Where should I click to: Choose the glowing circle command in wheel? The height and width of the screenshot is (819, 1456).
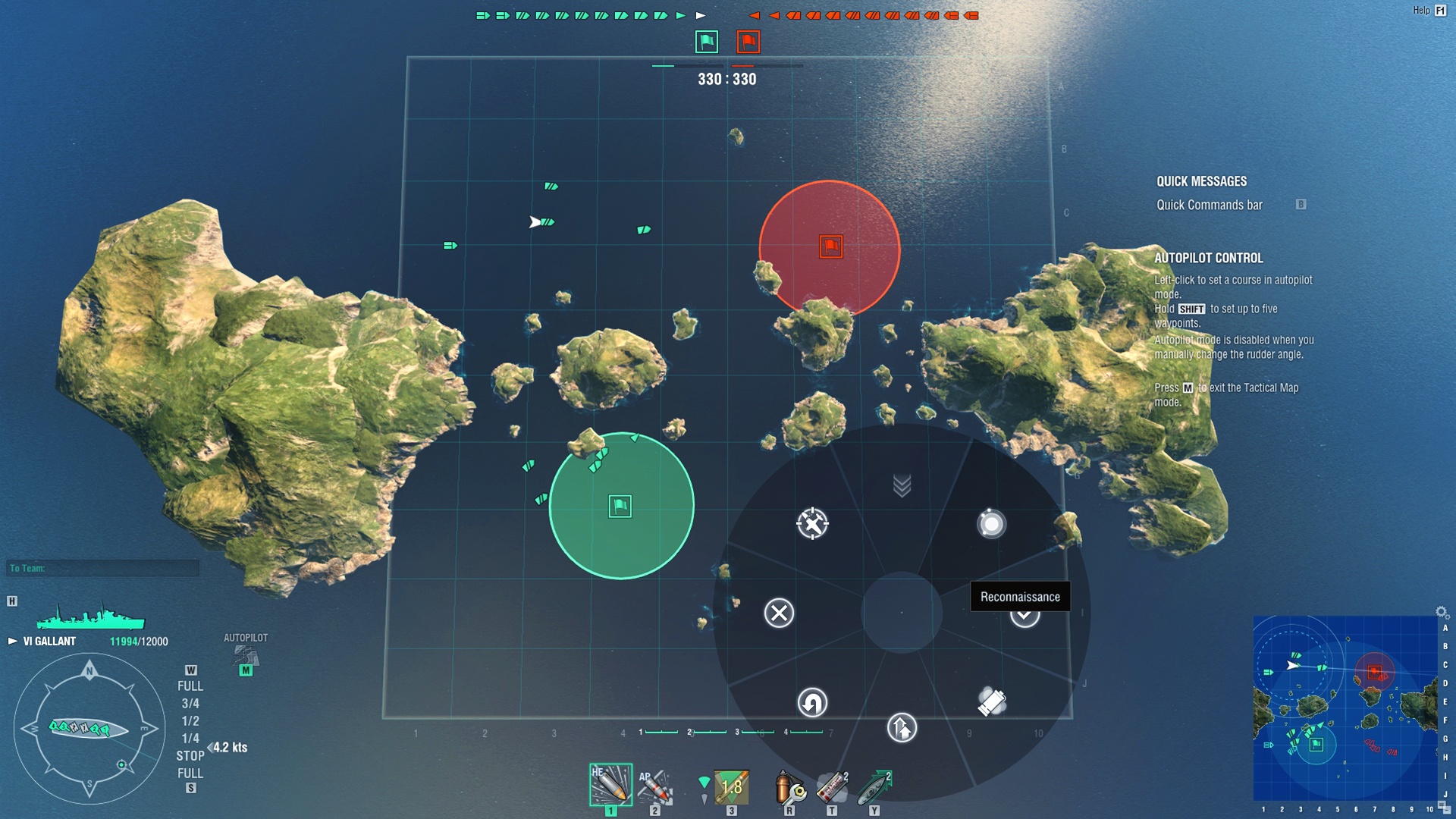[x=991, y=524]
